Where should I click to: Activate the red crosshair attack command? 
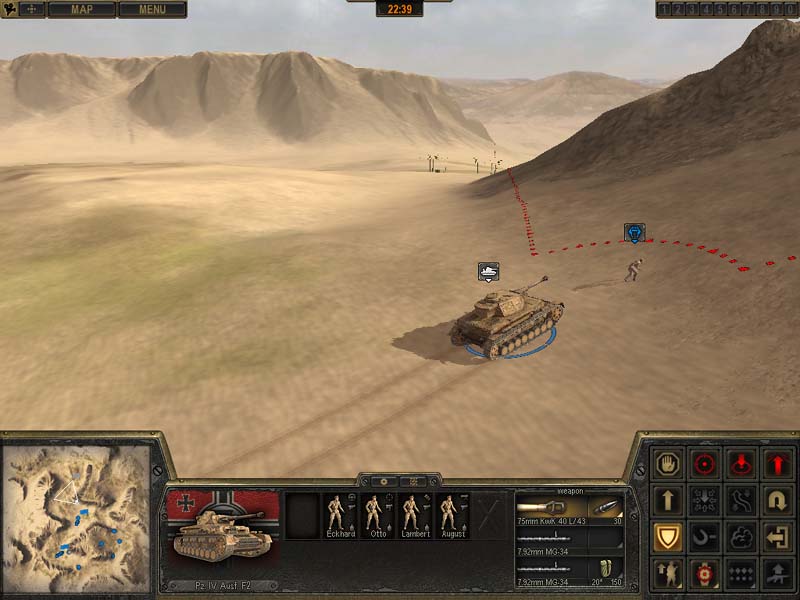(705, 464)
